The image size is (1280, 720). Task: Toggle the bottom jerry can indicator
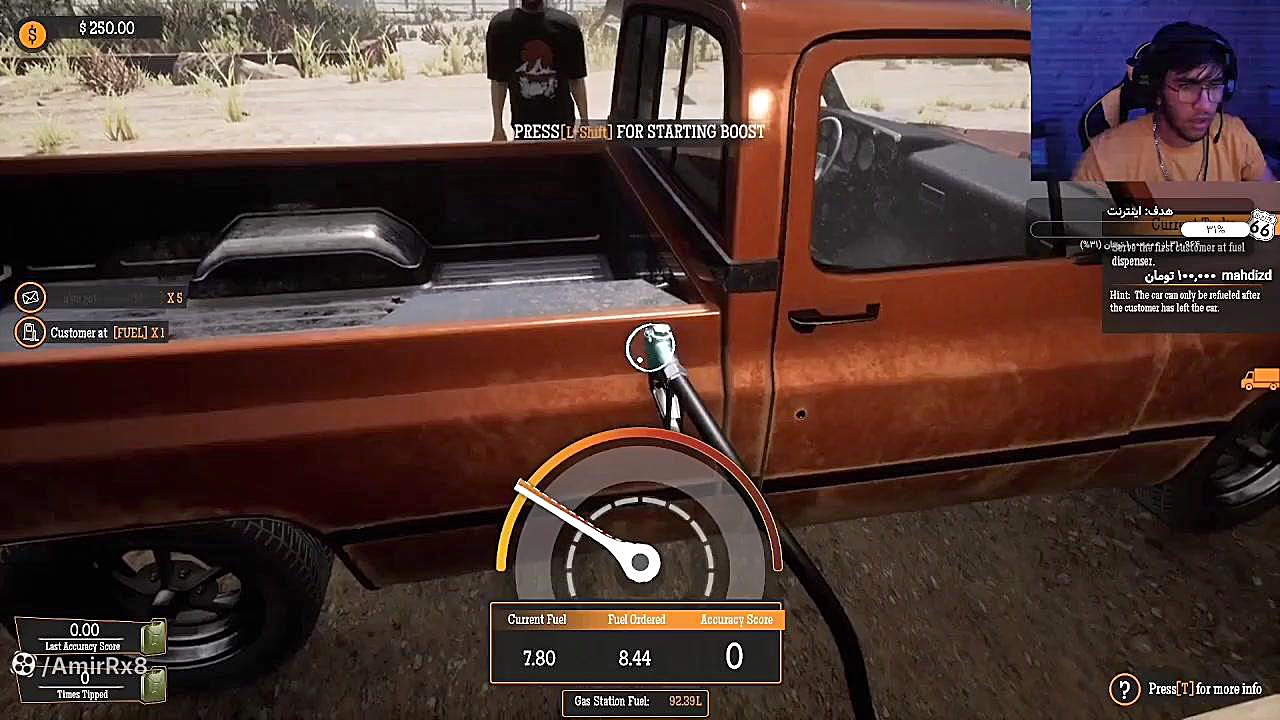156,685
